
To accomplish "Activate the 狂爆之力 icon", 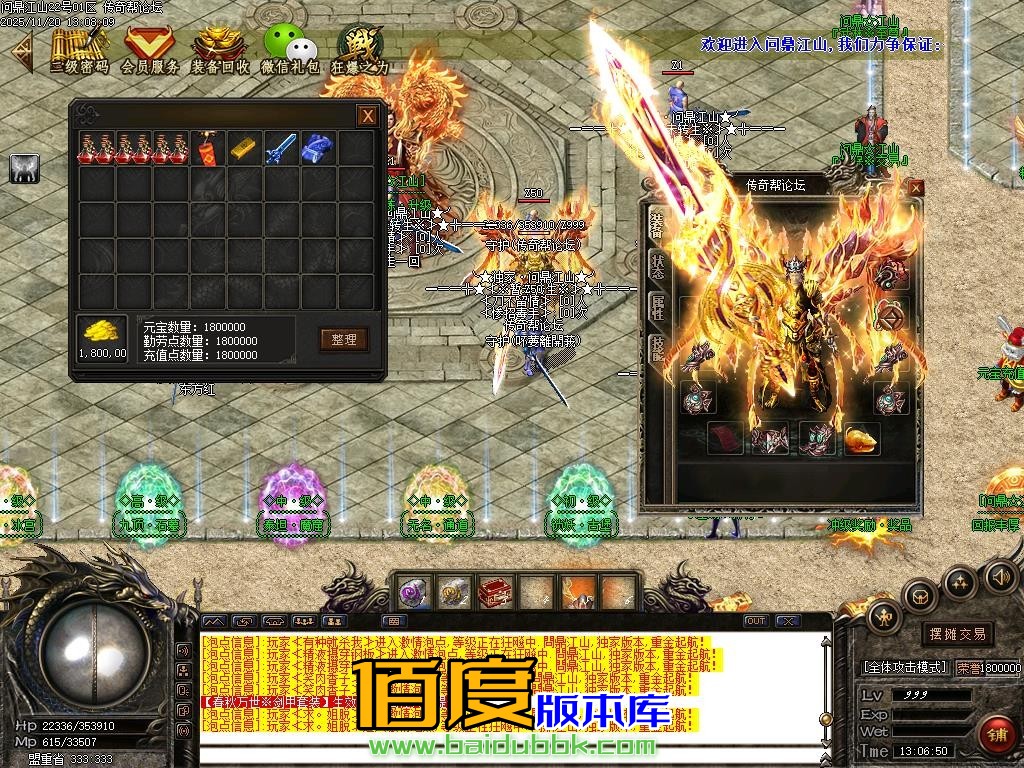I will (x=358, y=46).
